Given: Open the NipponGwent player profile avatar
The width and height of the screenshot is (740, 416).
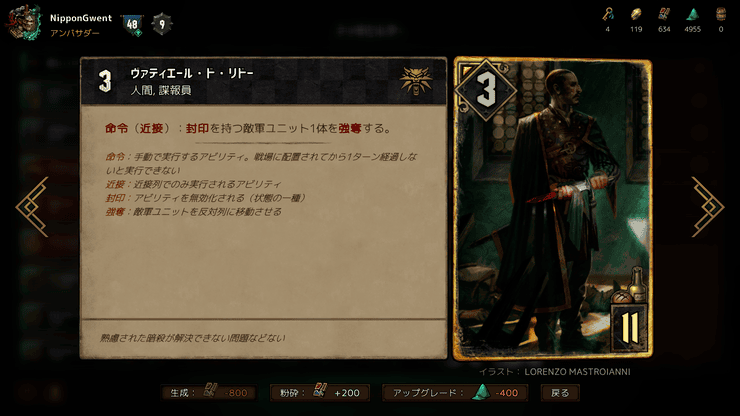Looking at the screenshot, I should tap(24, 24).
